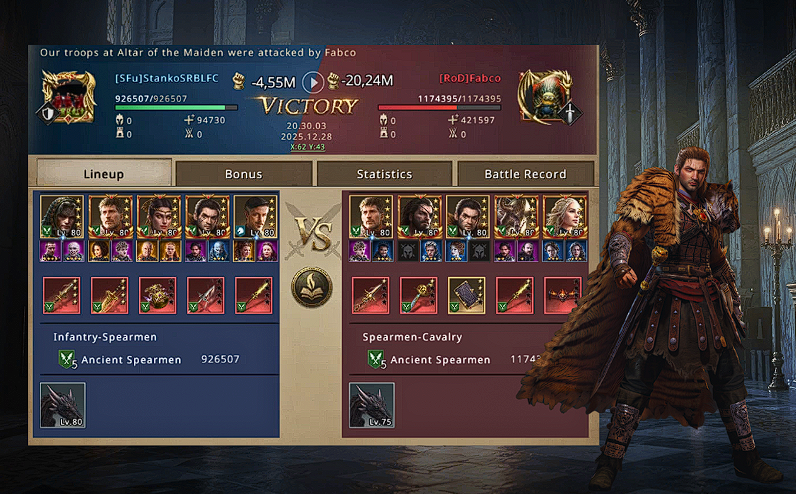This screenshot has height=494, width=796.
Task: View the Battle Record tab
Action: click(x=525, y=173)
